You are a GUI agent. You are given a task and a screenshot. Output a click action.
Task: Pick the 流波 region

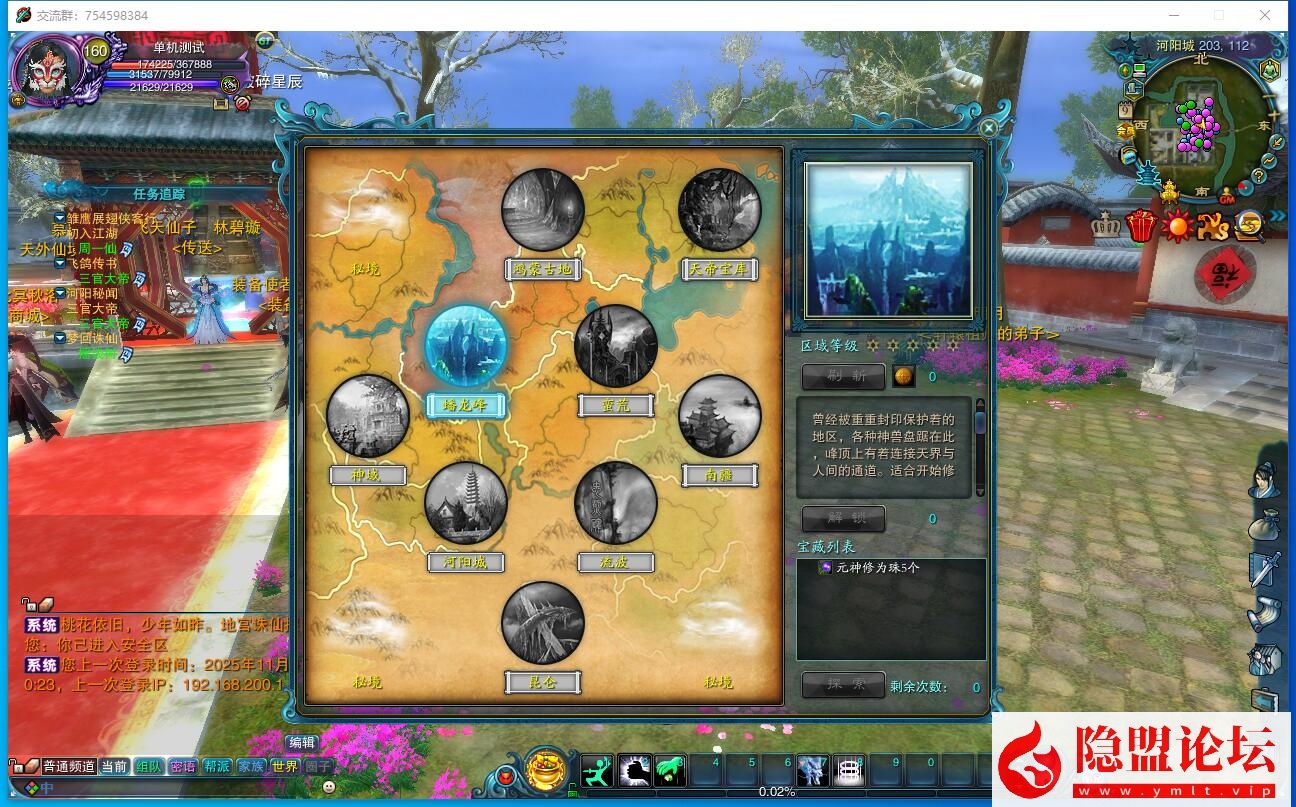pos(616,503)
